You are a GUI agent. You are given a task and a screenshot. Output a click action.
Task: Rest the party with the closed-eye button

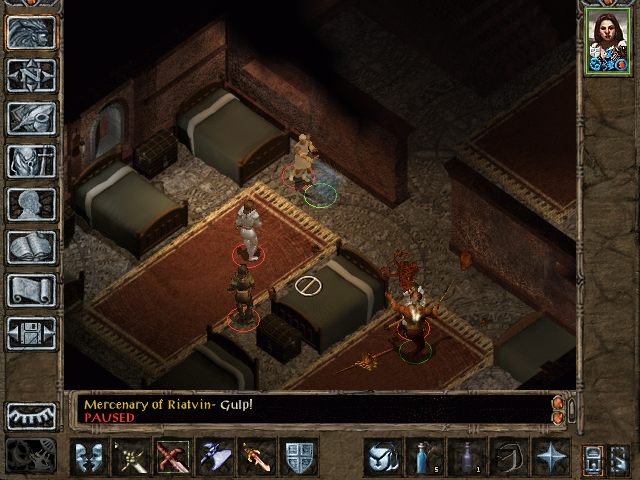[x=32, y=415]
